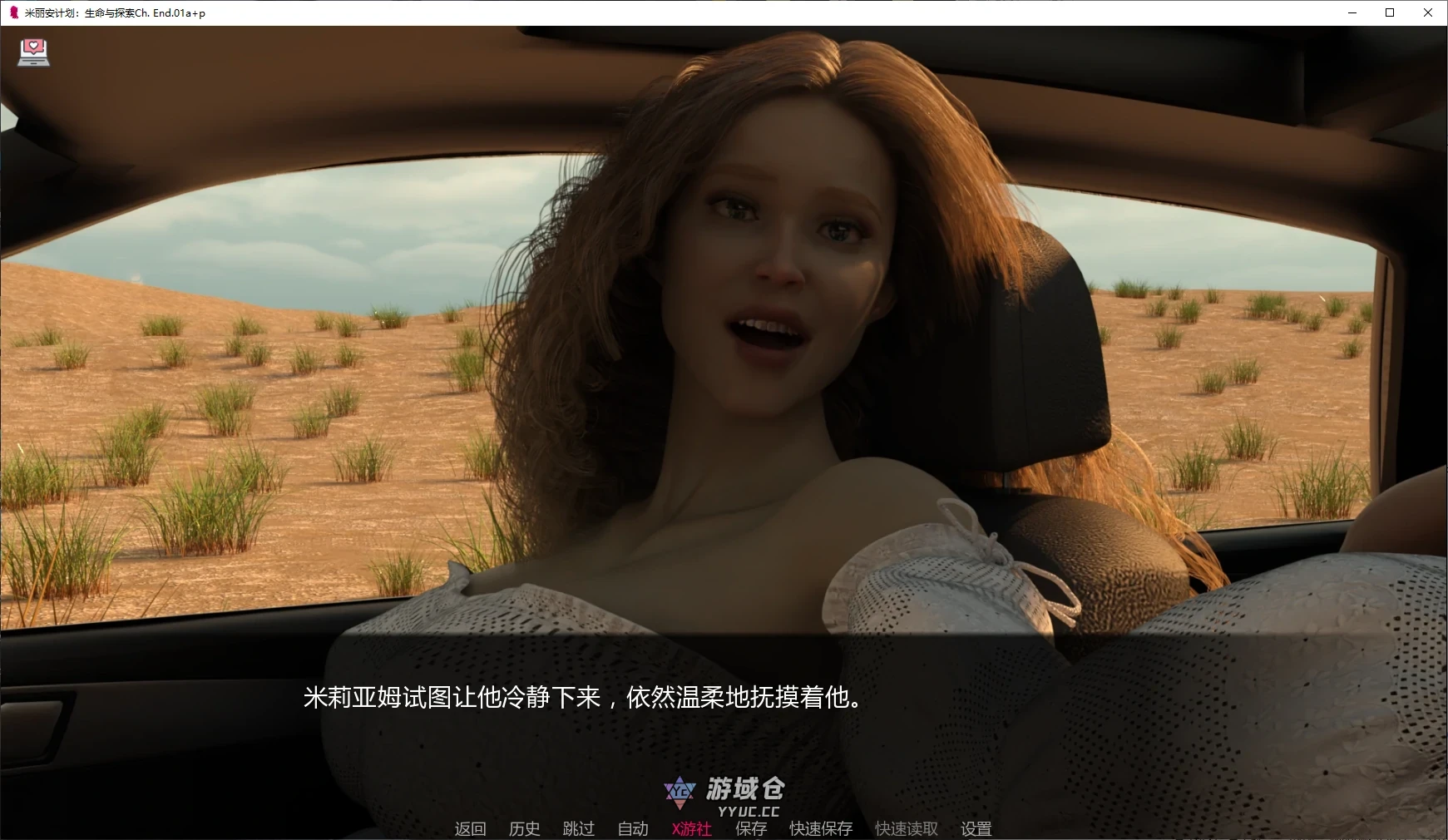Click 快速保存 to quick save

(x=820, y=828)
